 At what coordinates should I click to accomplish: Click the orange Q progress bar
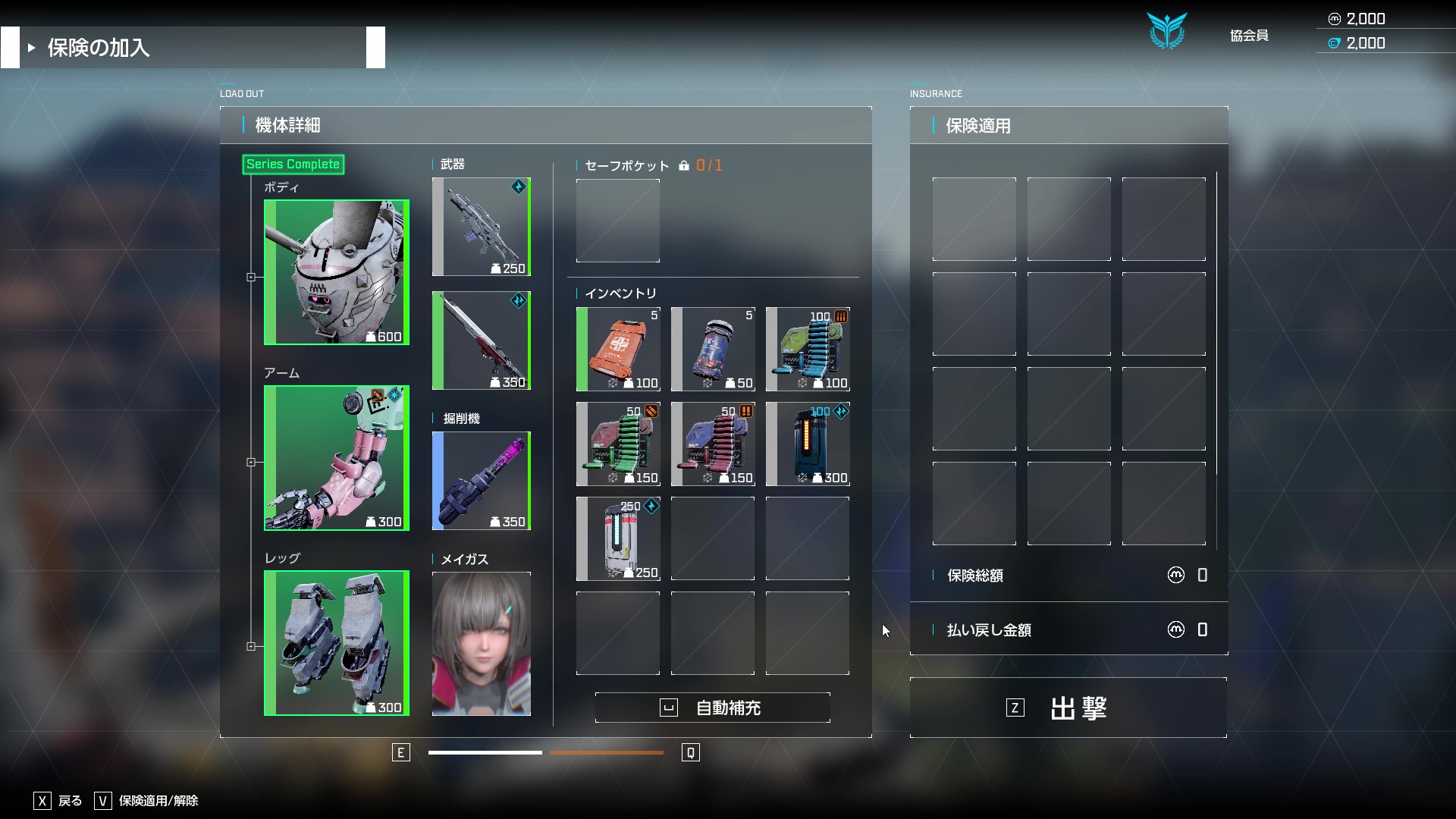607,753
